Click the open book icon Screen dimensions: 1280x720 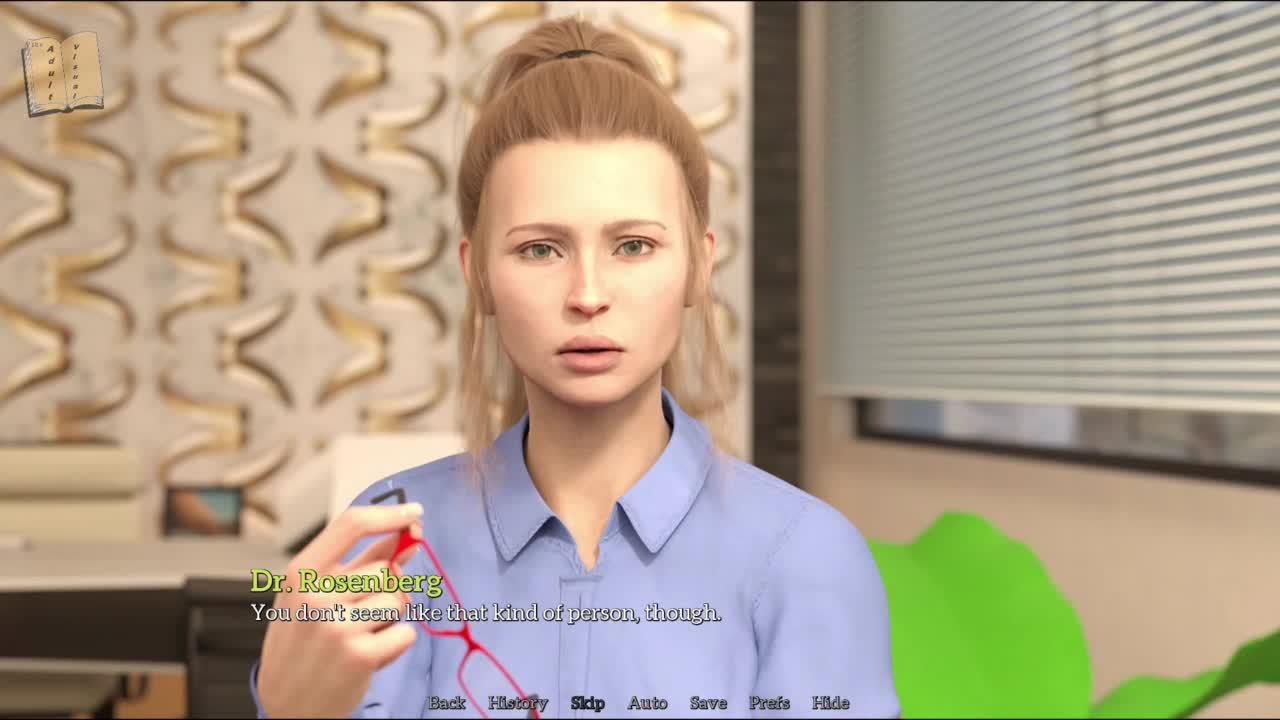[62, 73]
